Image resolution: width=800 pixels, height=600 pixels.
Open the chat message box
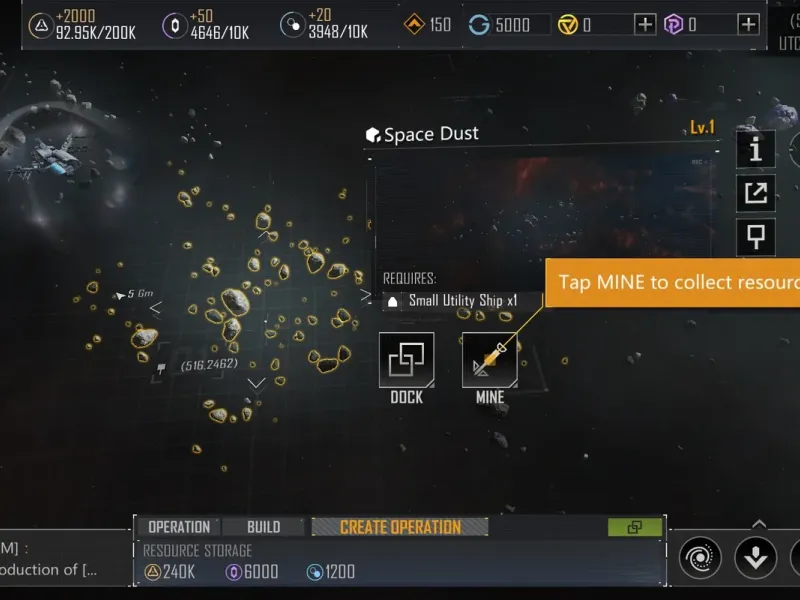tap(60, 559)
